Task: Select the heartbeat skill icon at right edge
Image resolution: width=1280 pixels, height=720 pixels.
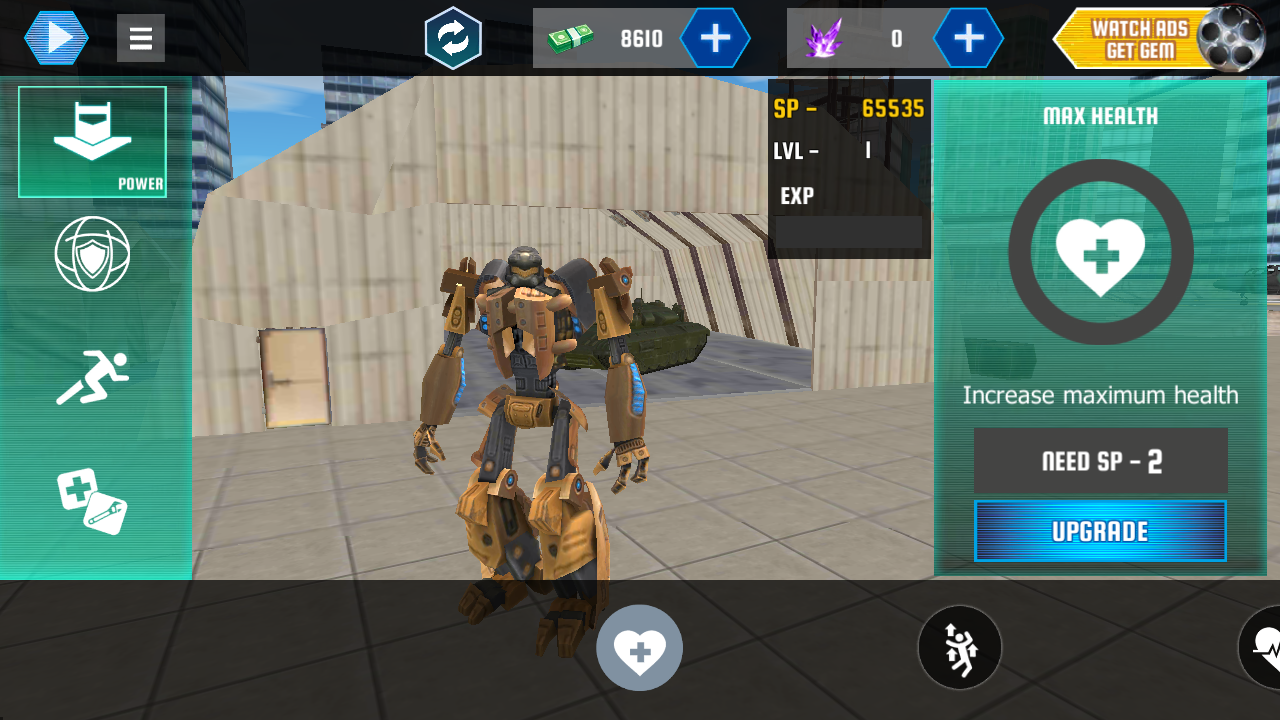Action: pyautogui.click(x=1262, y=648)
